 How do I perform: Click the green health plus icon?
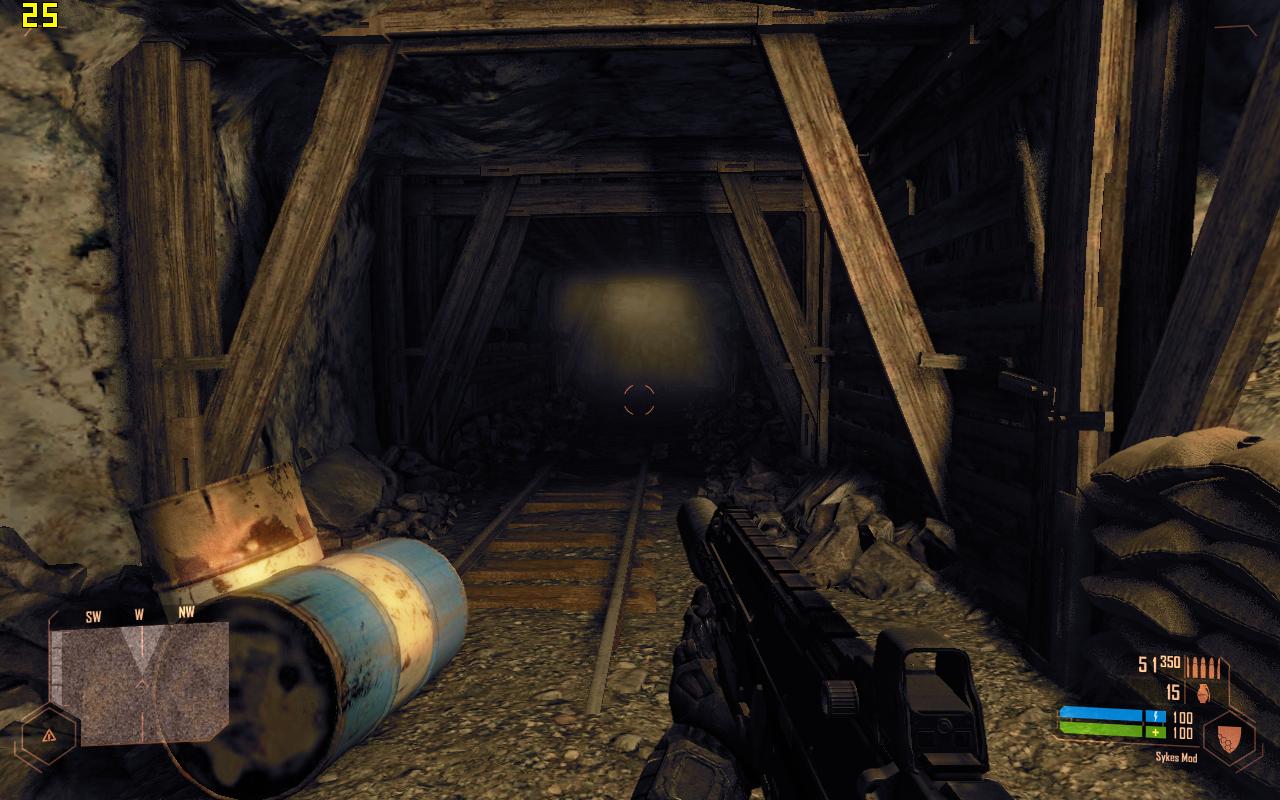tap(1155, 732)
